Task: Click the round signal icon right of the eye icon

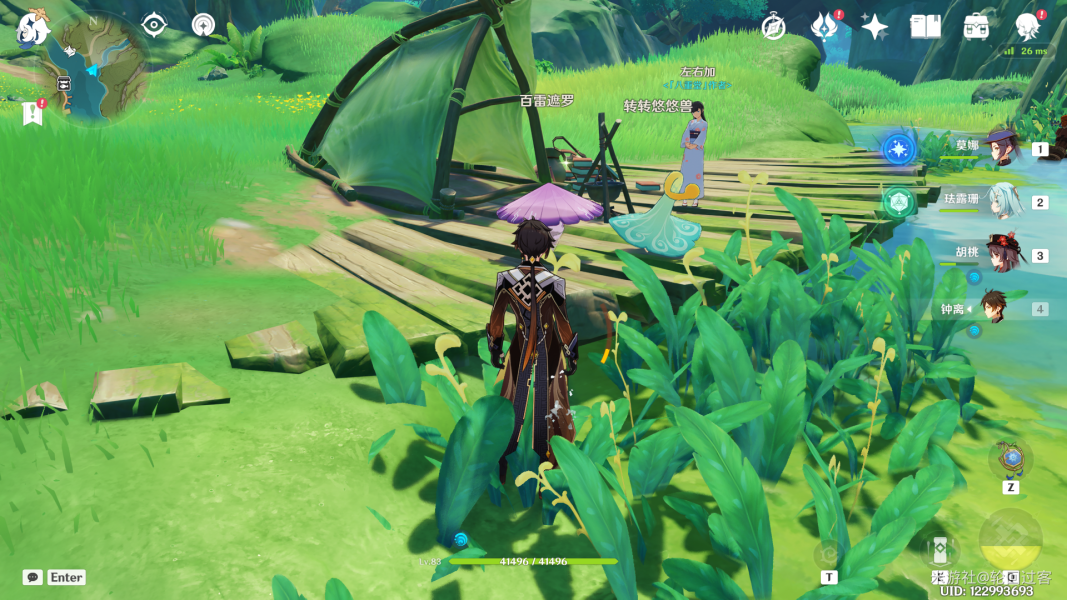Action: click(x=203, y=25)
